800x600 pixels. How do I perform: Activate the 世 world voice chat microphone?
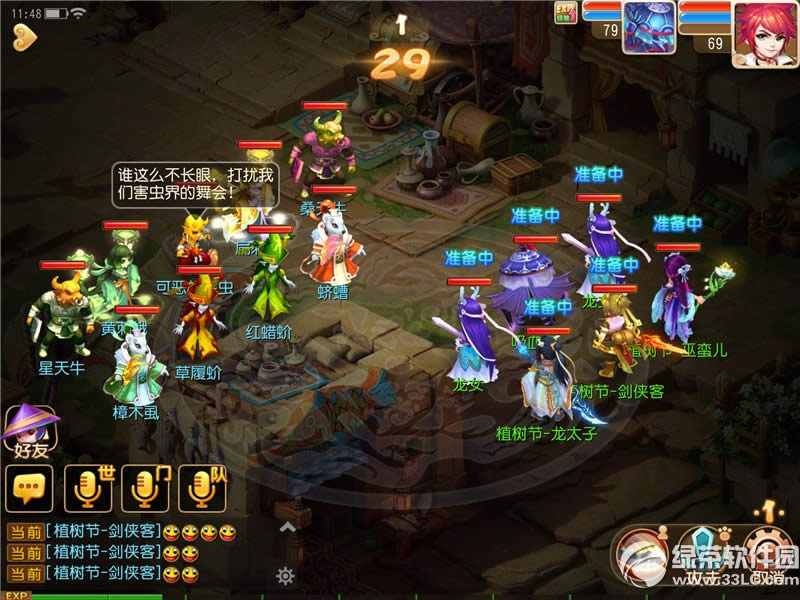pos(88,488)
